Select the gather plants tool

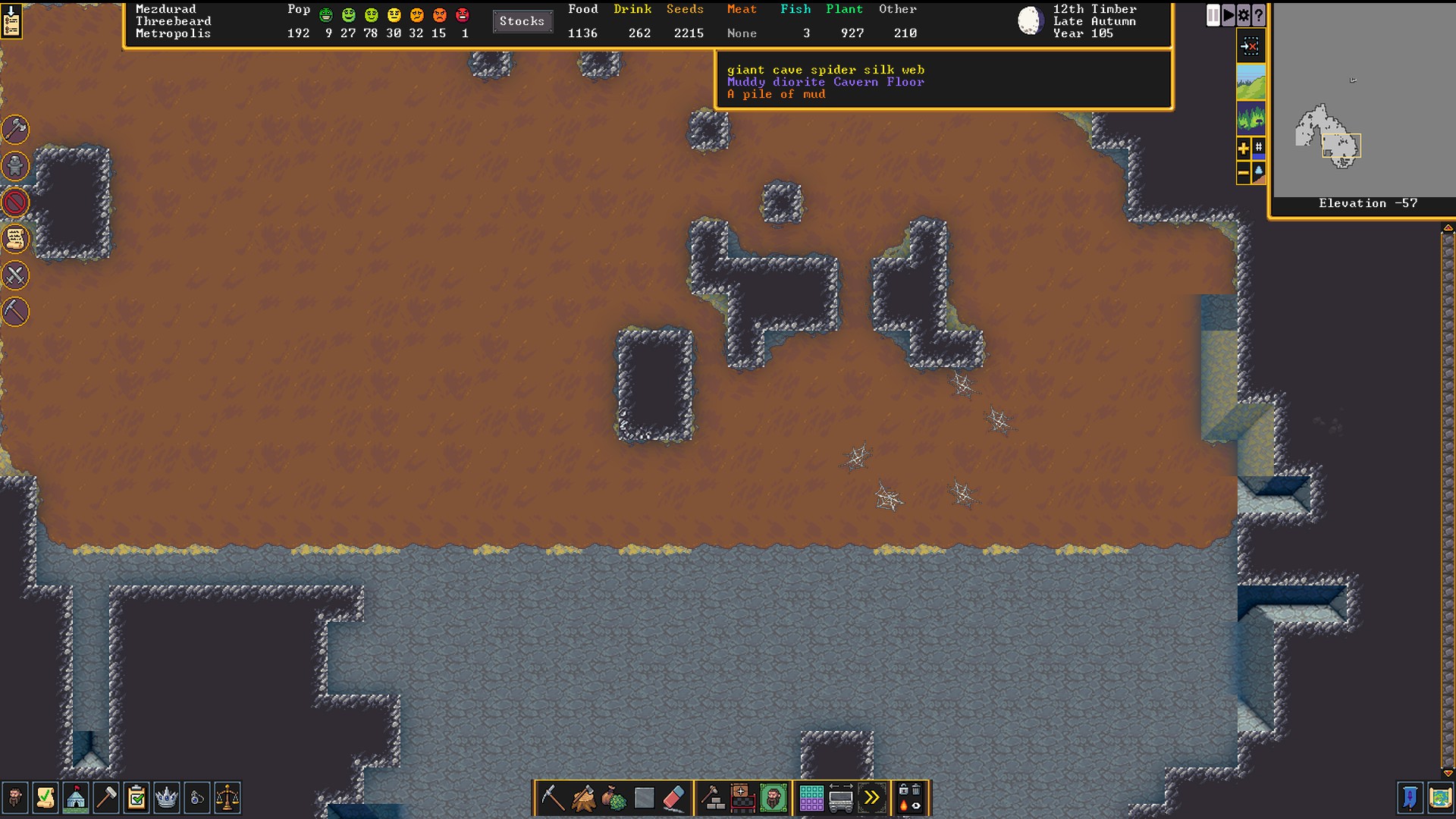(613, 798)
